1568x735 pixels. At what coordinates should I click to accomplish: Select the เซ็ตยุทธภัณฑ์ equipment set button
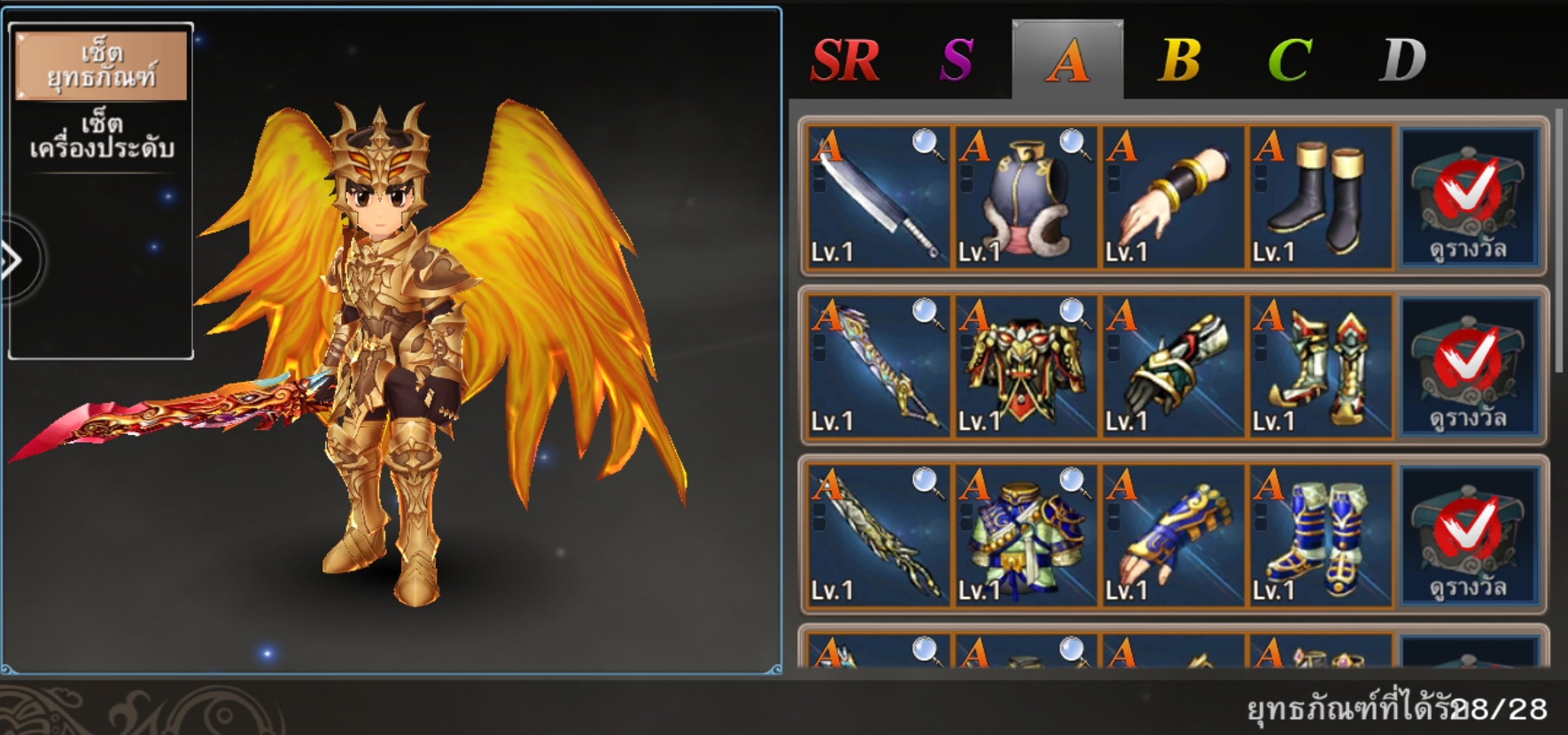point(101,66)
